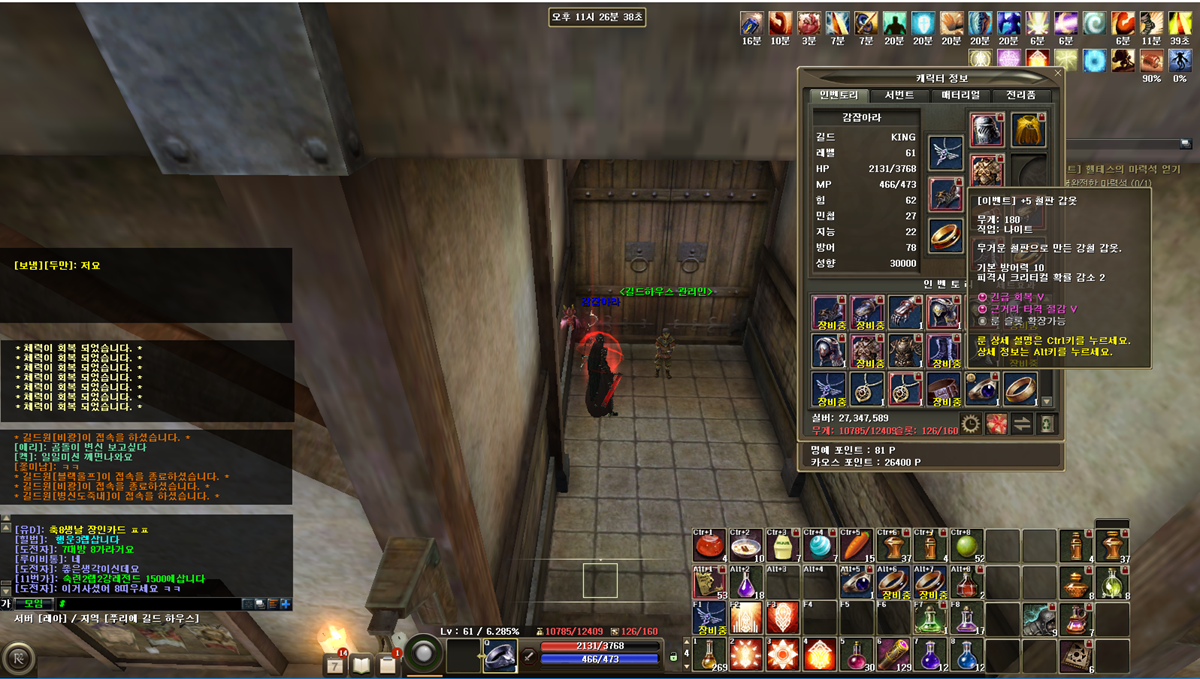Open the inventory trash bin
Image resolution: width=1200 pixels, height=679 pixels.
pos(1046,423)
